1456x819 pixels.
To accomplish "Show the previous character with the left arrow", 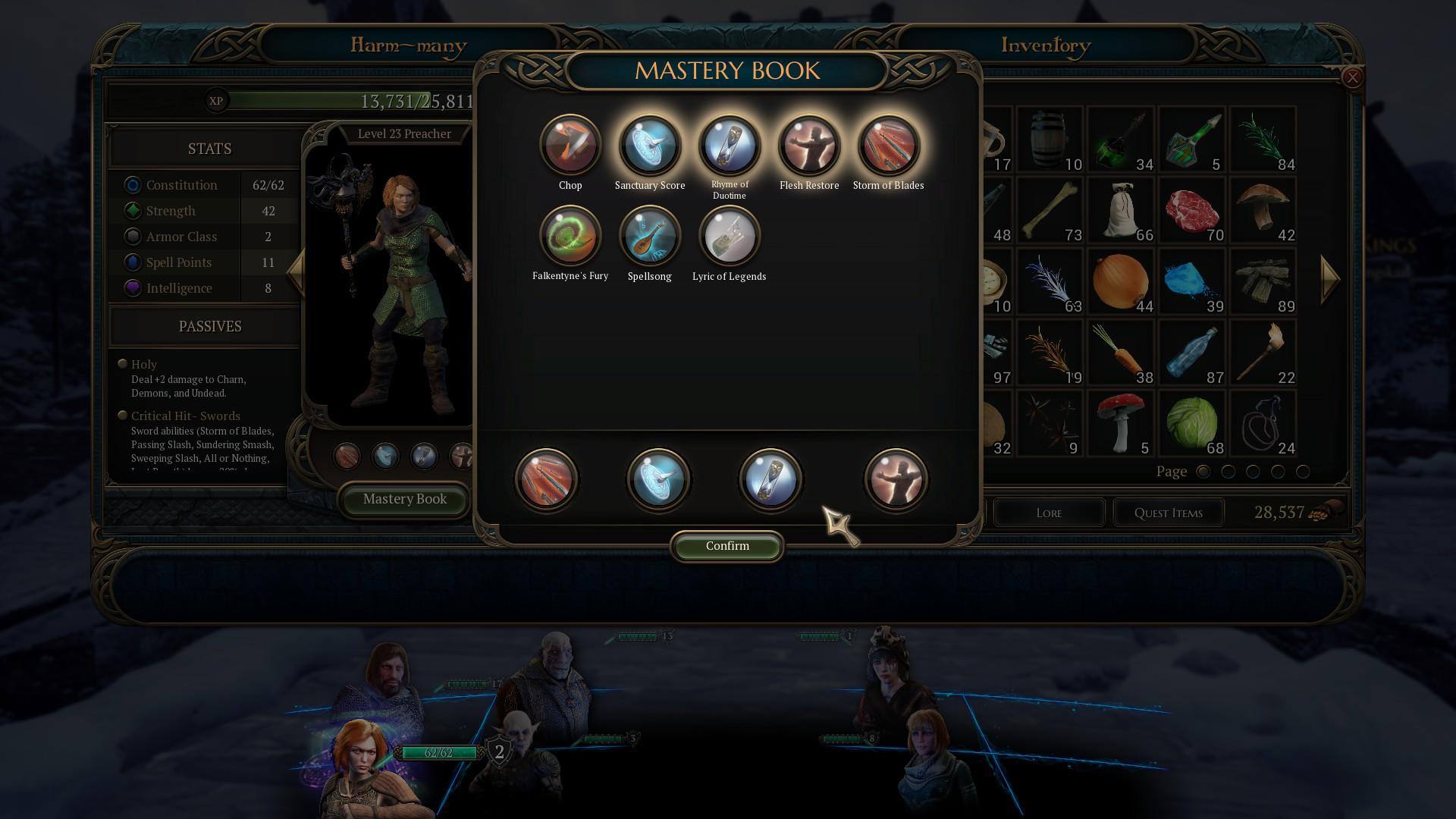I will pos(295,271).
